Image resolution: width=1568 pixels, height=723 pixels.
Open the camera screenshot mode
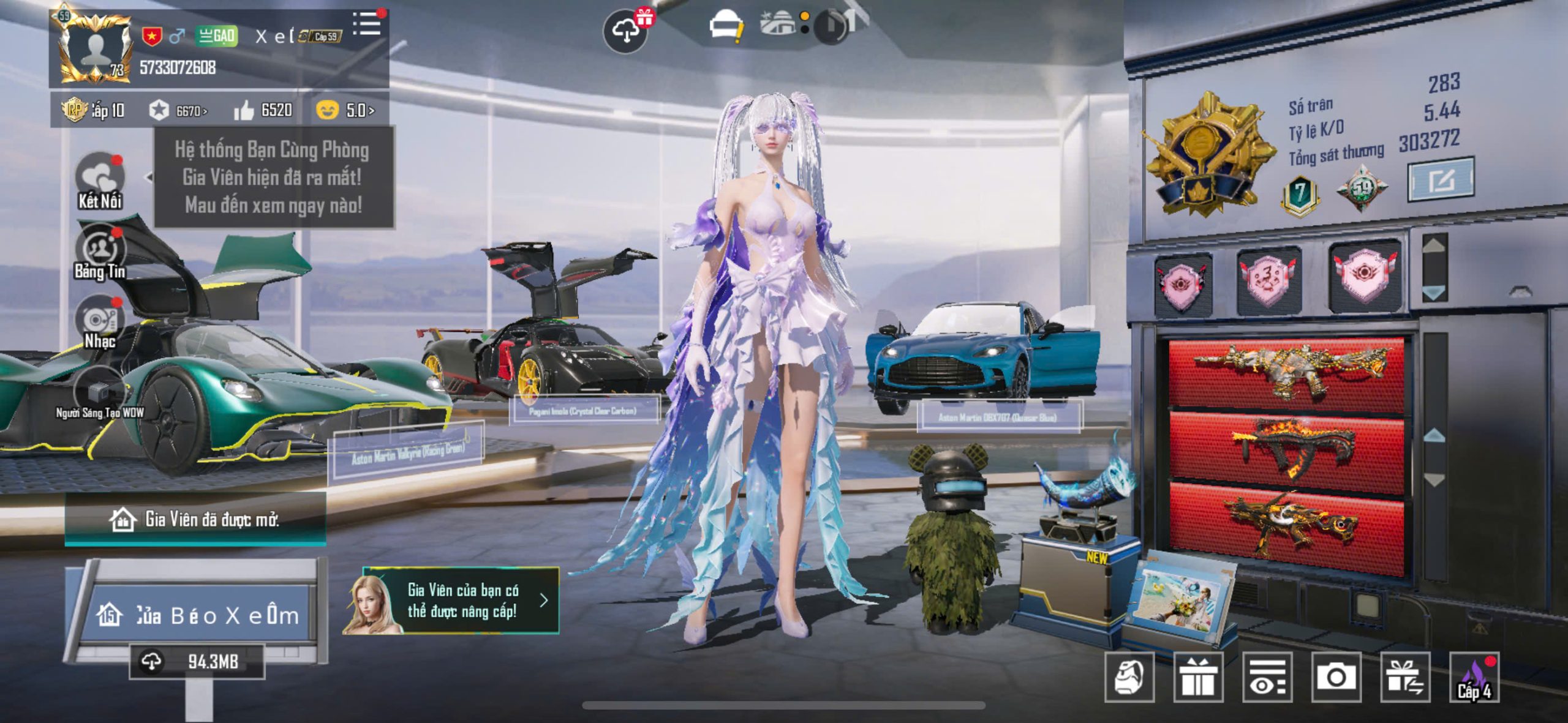point(1336,677)
